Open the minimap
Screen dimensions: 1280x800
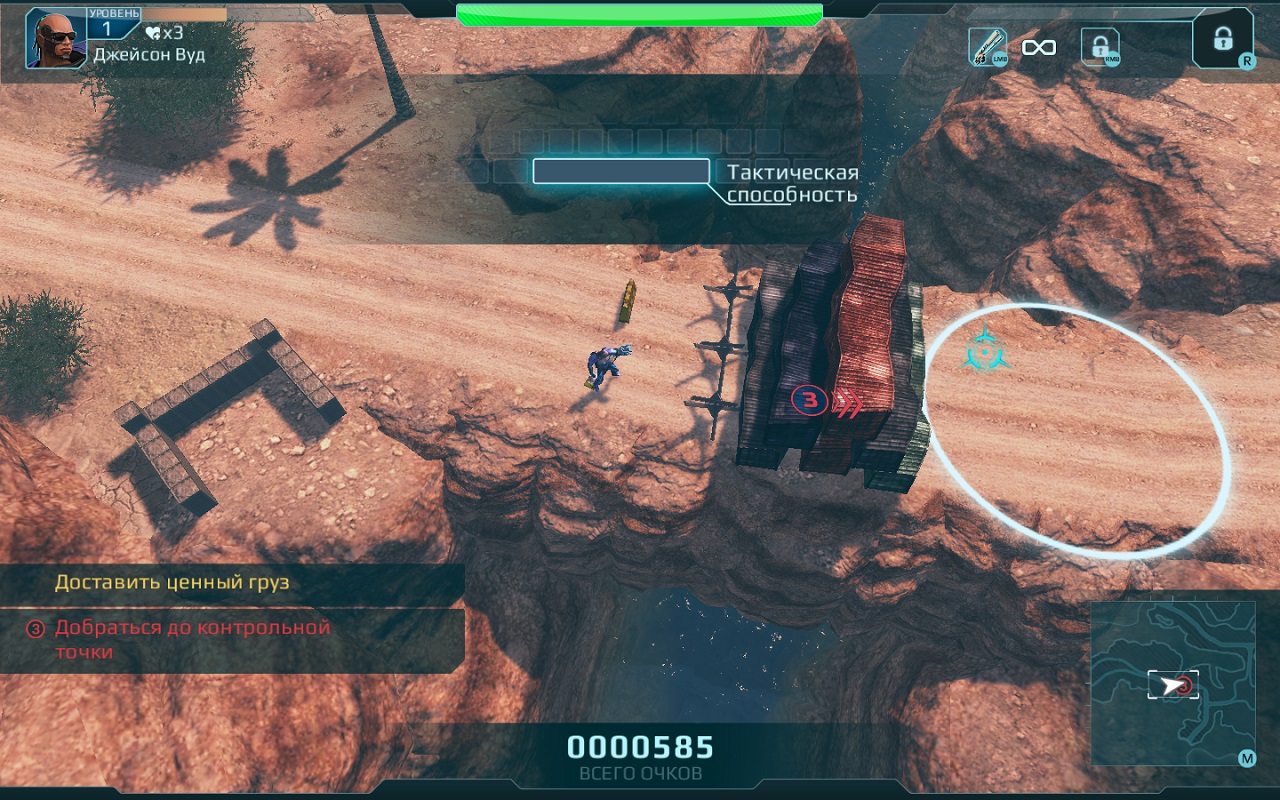point(1172,683)
